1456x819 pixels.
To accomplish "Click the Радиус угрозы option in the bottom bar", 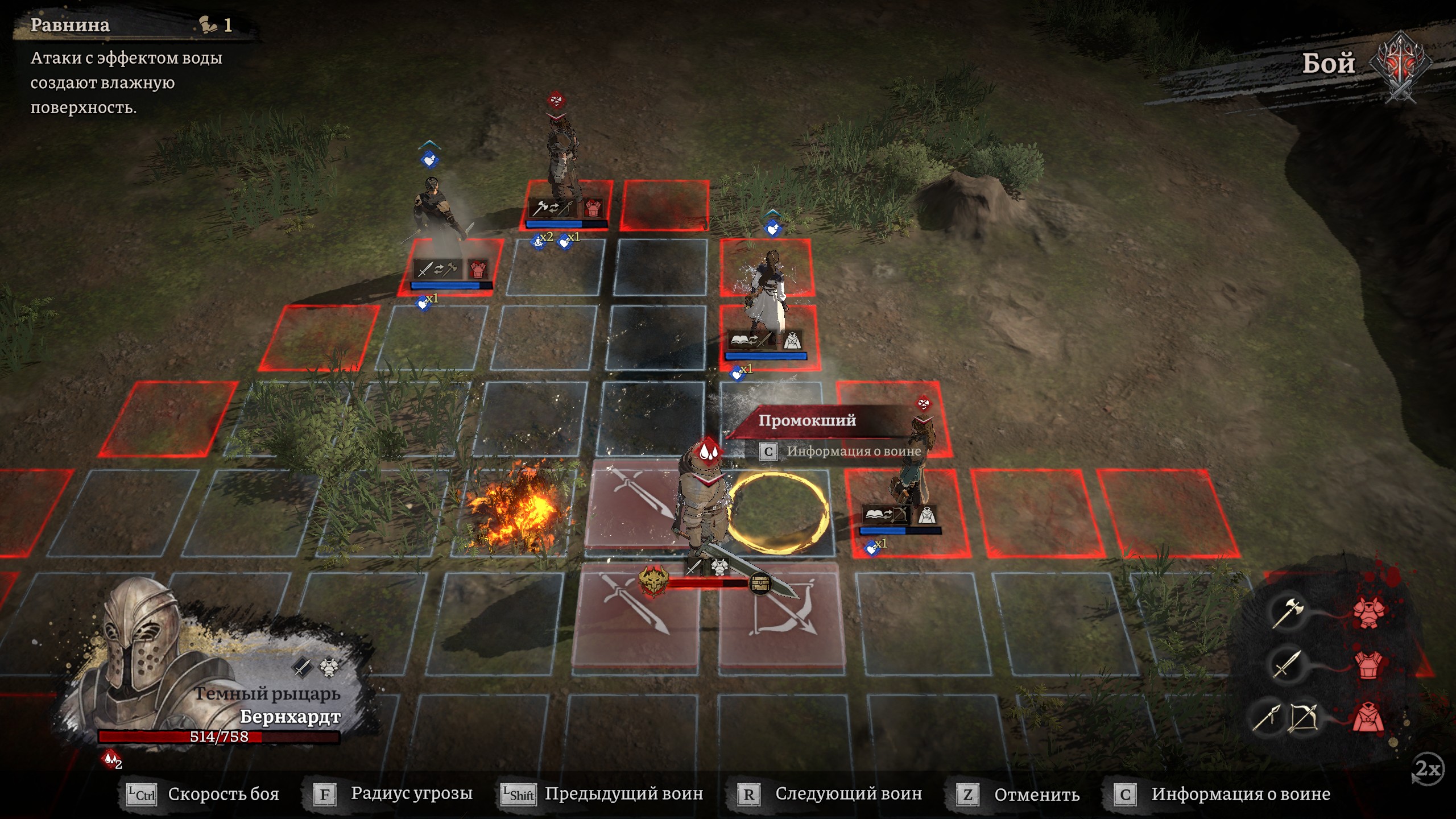I will [x=394, y=794].
